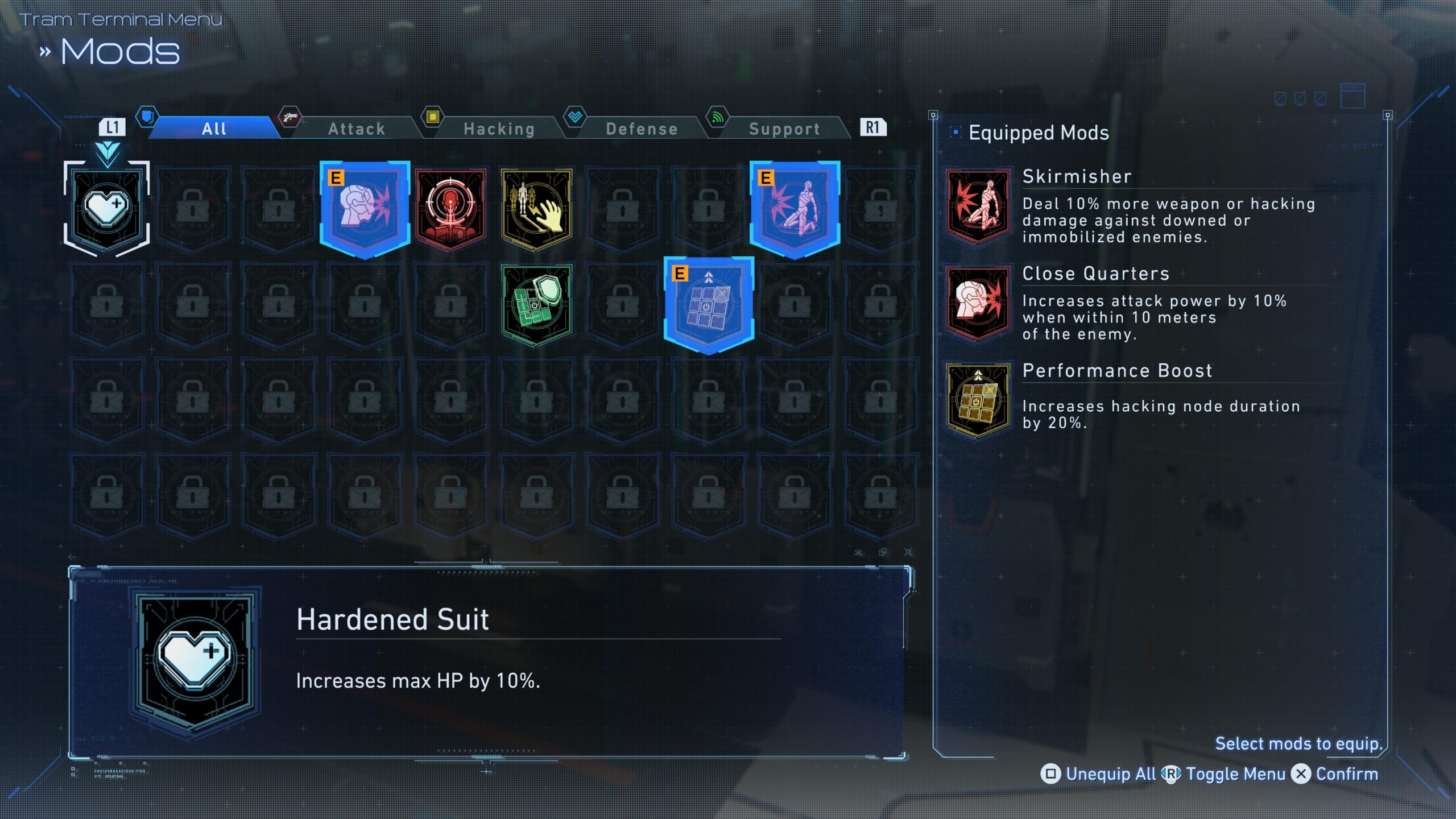Click the Unequip All option
The height and width of the screenshot is (819, 1456).
click(1099, 774)
